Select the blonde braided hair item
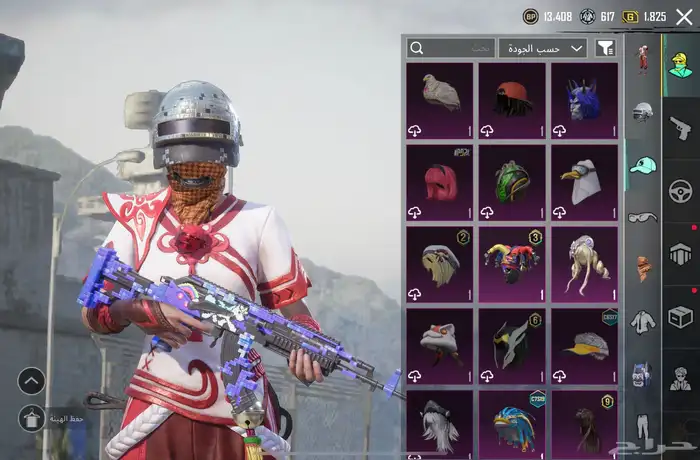 click(x=584, y=263)
